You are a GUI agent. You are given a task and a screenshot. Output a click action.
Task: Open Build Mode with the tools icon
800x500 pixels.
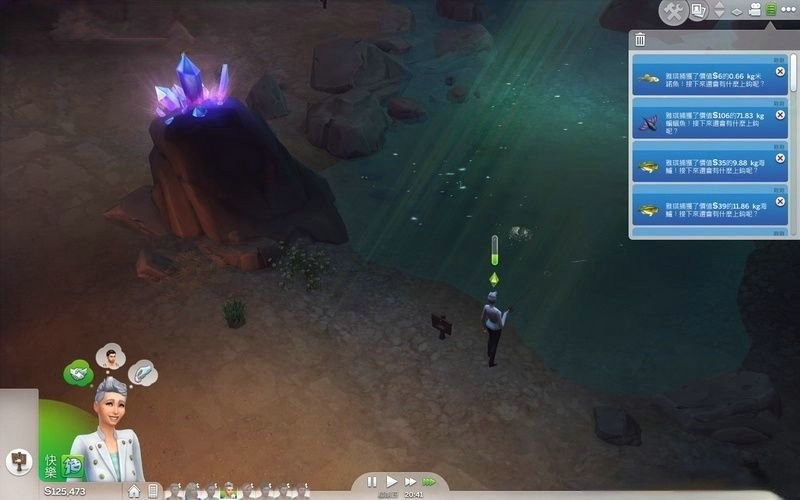coord(675,11)
